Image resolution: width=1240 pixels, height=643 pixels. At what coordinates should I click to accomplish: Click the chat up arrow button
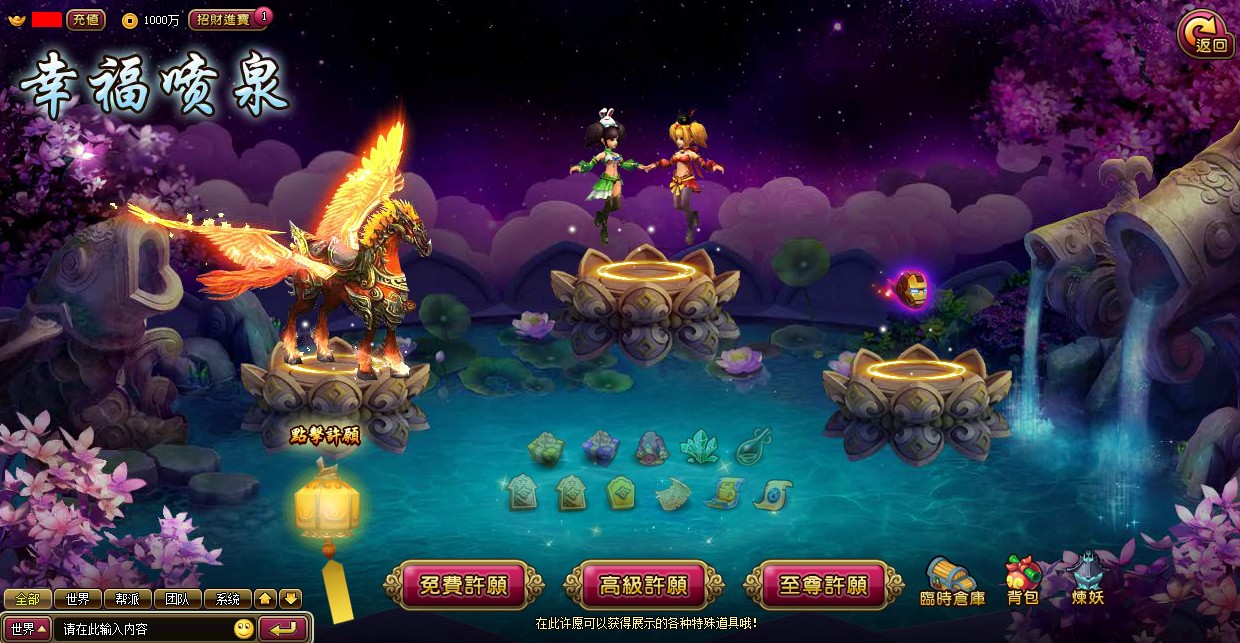(265, 599)
